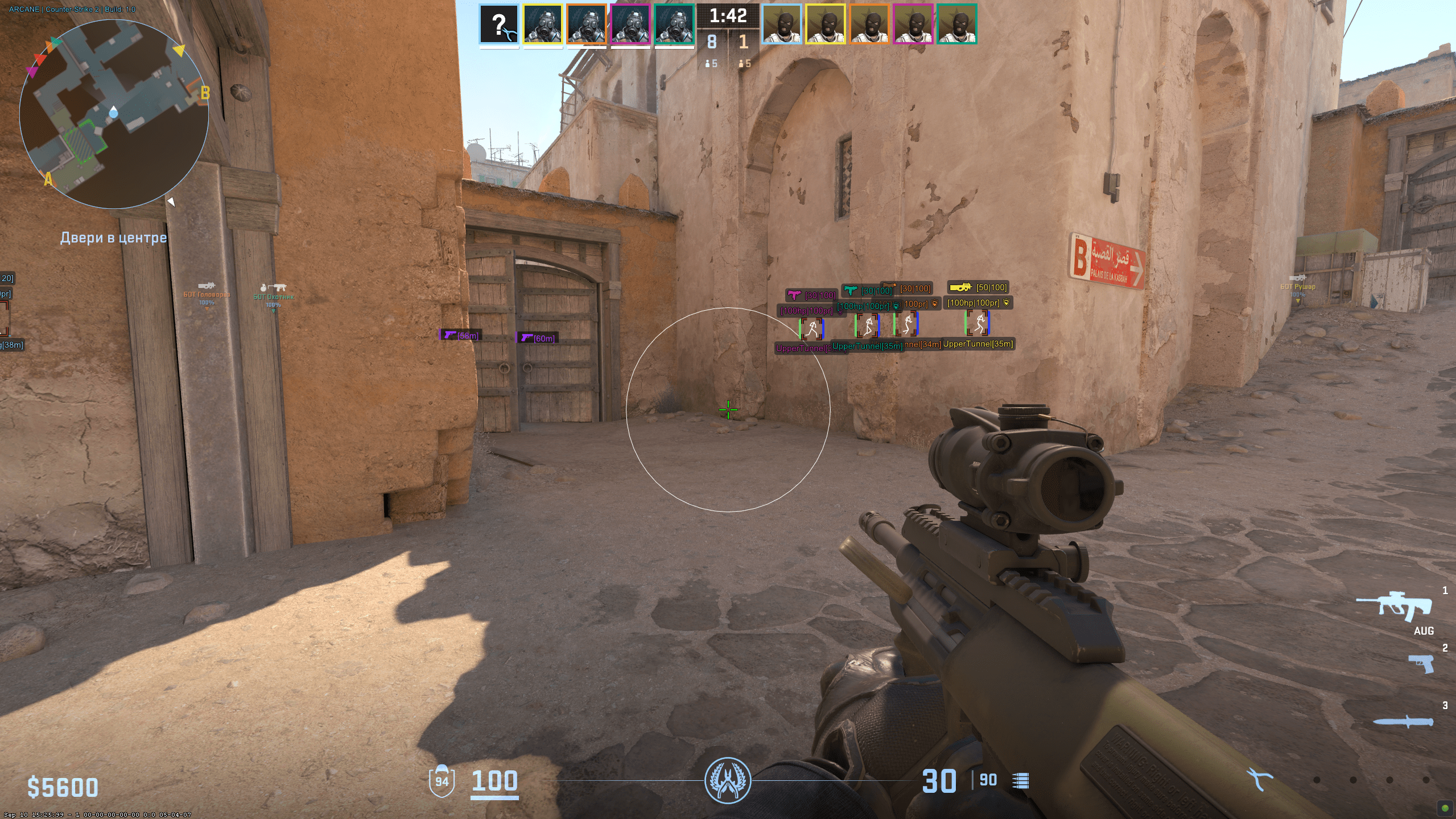The width and height of the screenshot is (1456, 819).
Task: Select the knife in weapon slot 3
Action: coord(1403,721)
